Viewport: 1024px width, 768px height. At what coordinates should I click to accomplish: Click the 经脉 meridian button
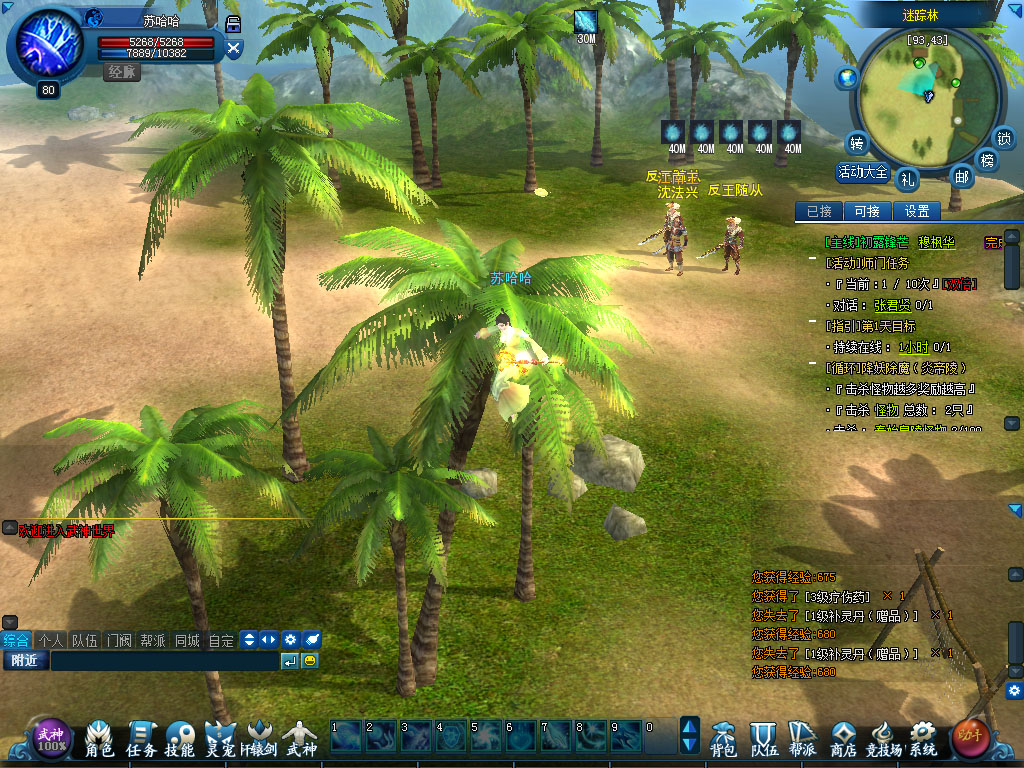(x=124, y=72)
